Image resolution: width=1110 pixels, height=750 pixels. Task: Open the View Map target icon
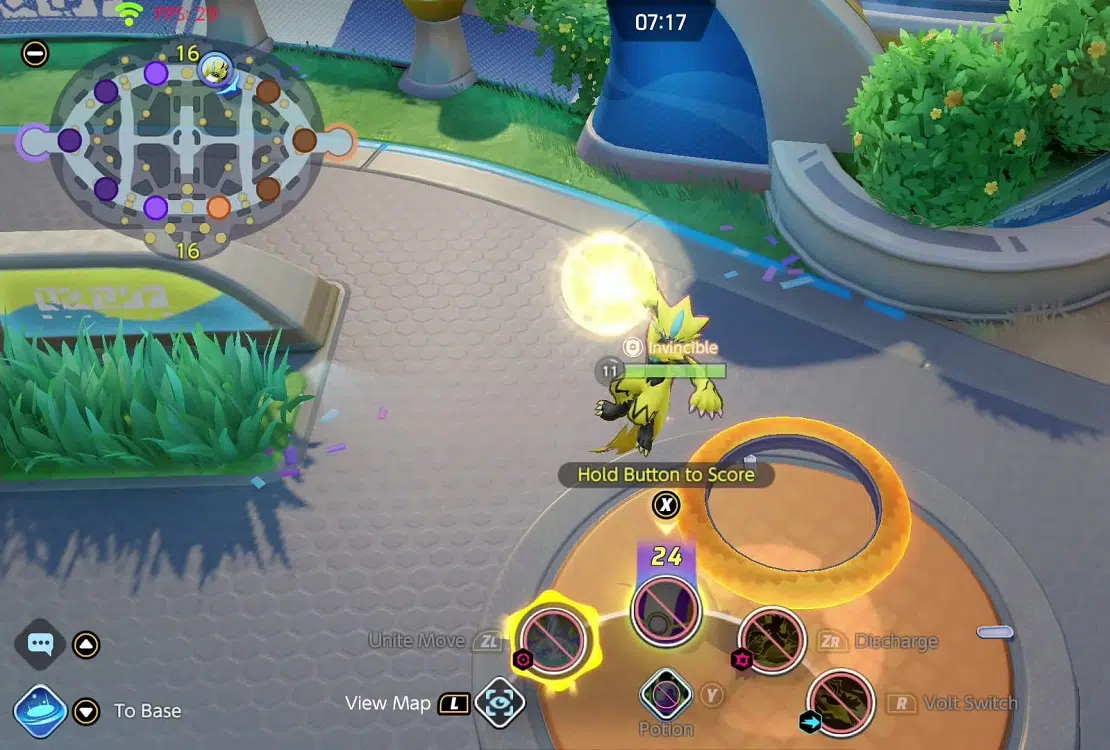(499, 703)
